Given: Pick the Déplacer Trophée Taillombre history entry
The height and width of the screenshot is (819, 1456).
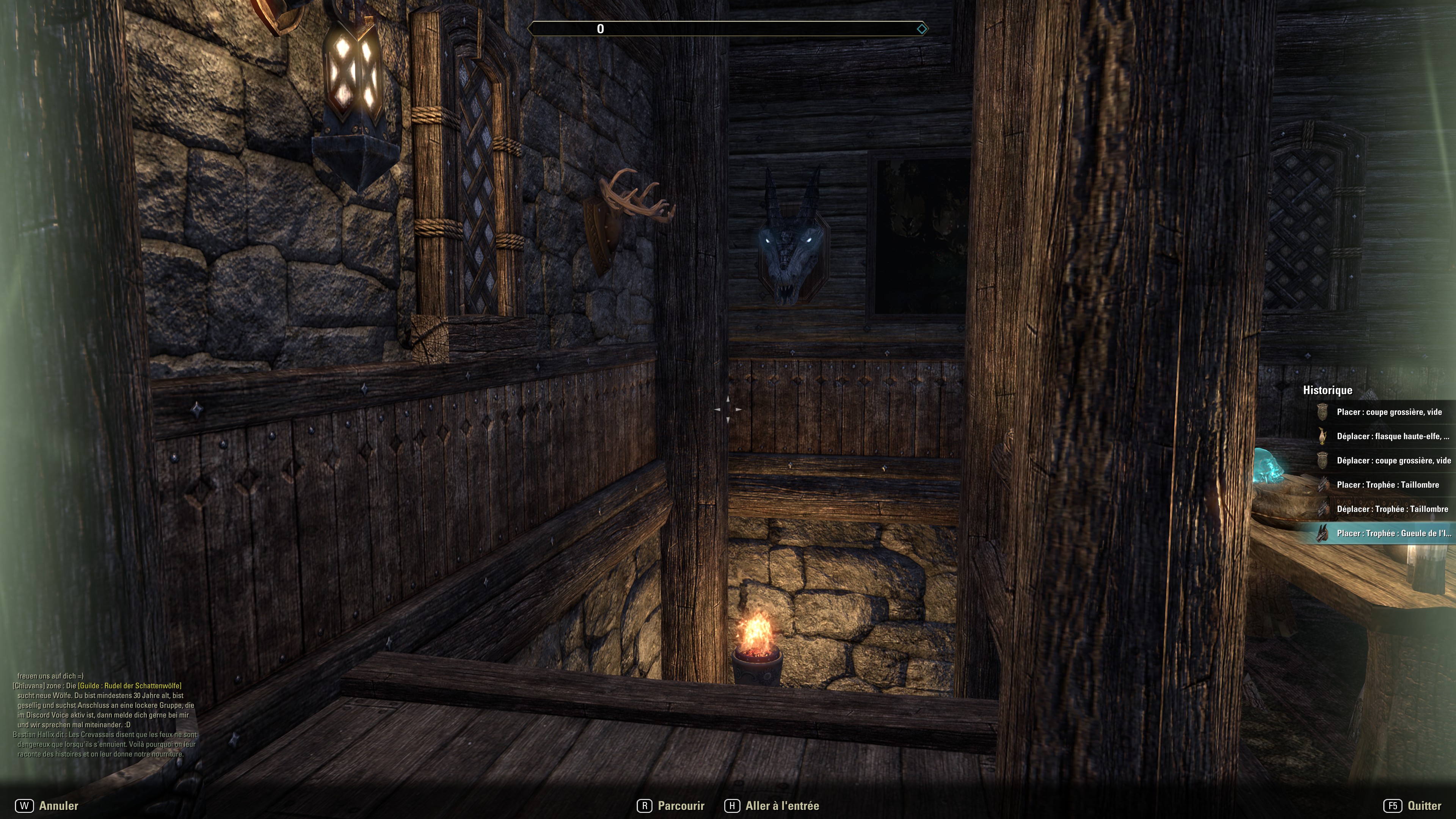Looking at the screenshot, I should coord(1392,509).
